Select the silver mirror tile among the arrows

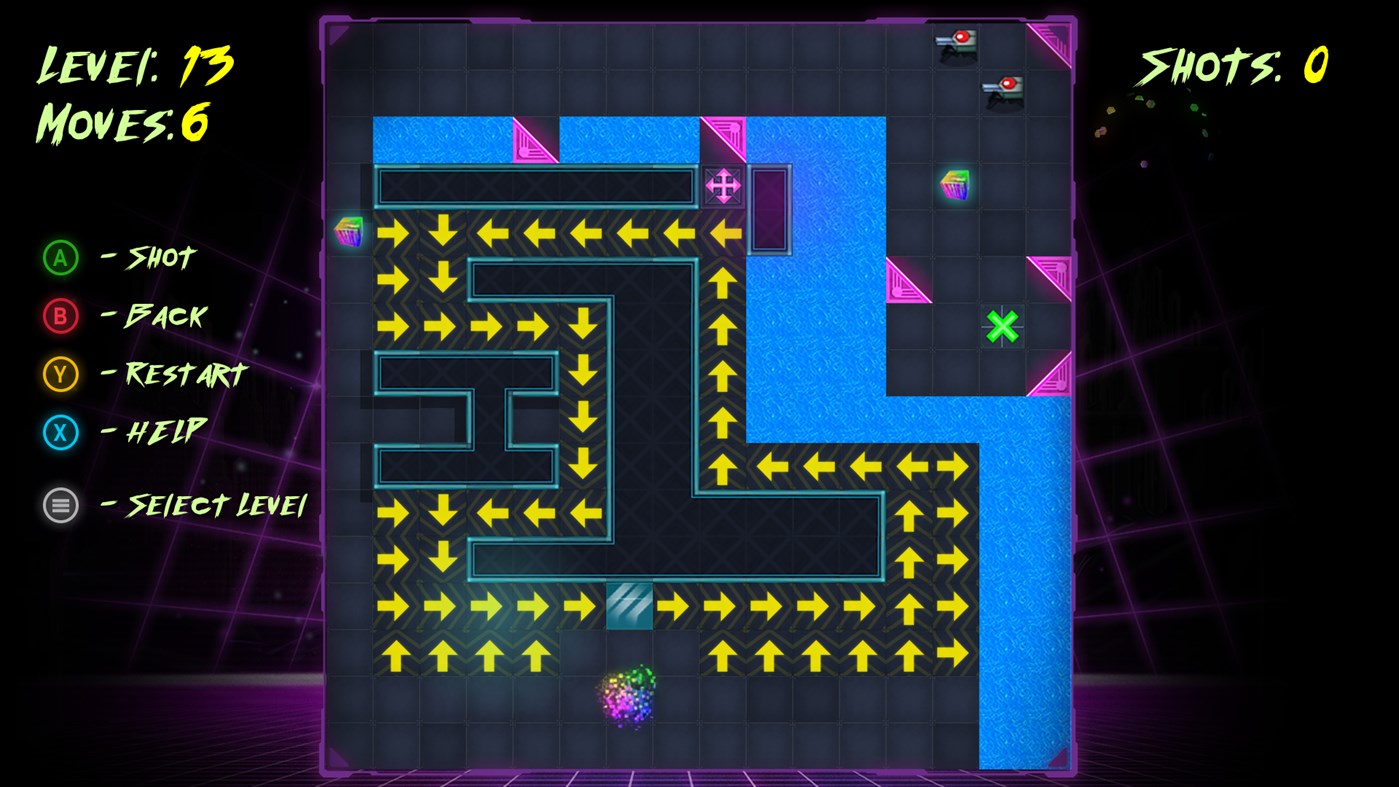[x=629, y=605]
